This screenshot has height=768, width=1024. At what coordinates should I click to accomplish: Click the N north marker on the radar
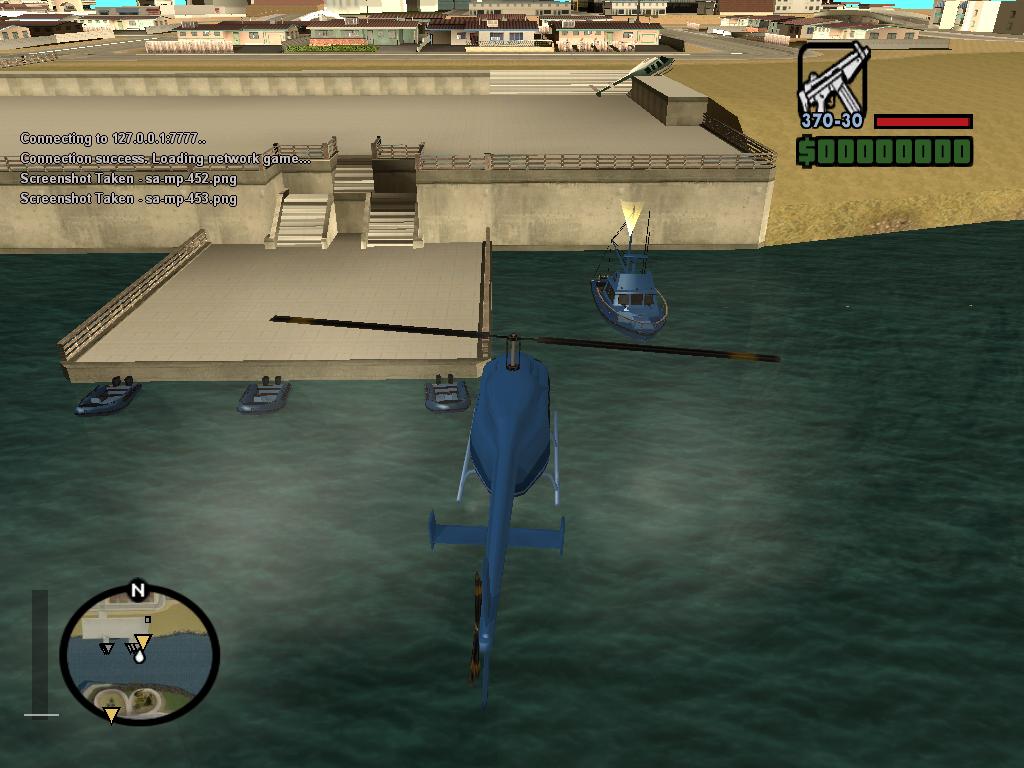click(x=138, y=591)
